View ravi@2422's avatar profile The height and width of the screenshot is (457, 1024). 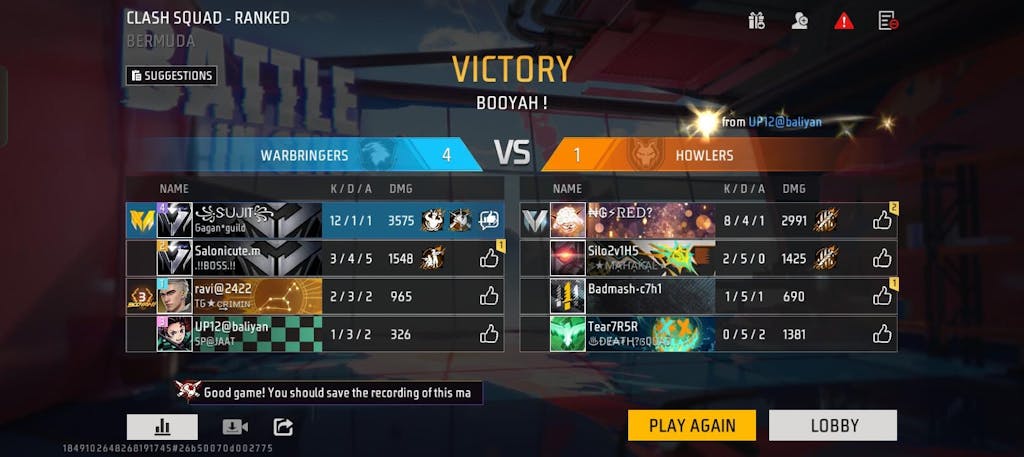pos(174,296)
